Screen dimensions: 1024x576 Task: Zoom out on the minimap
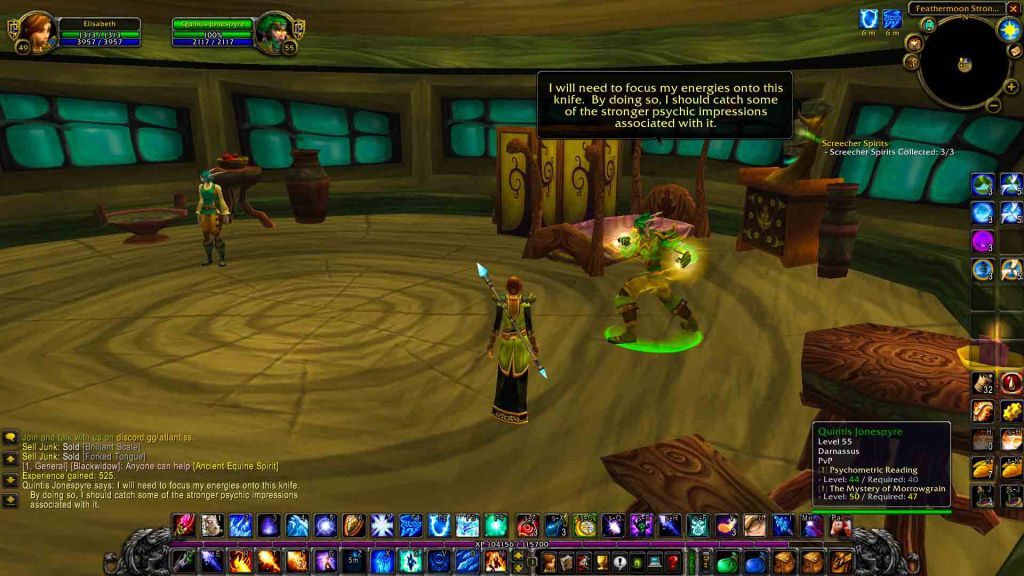click(x=994, y=104)
